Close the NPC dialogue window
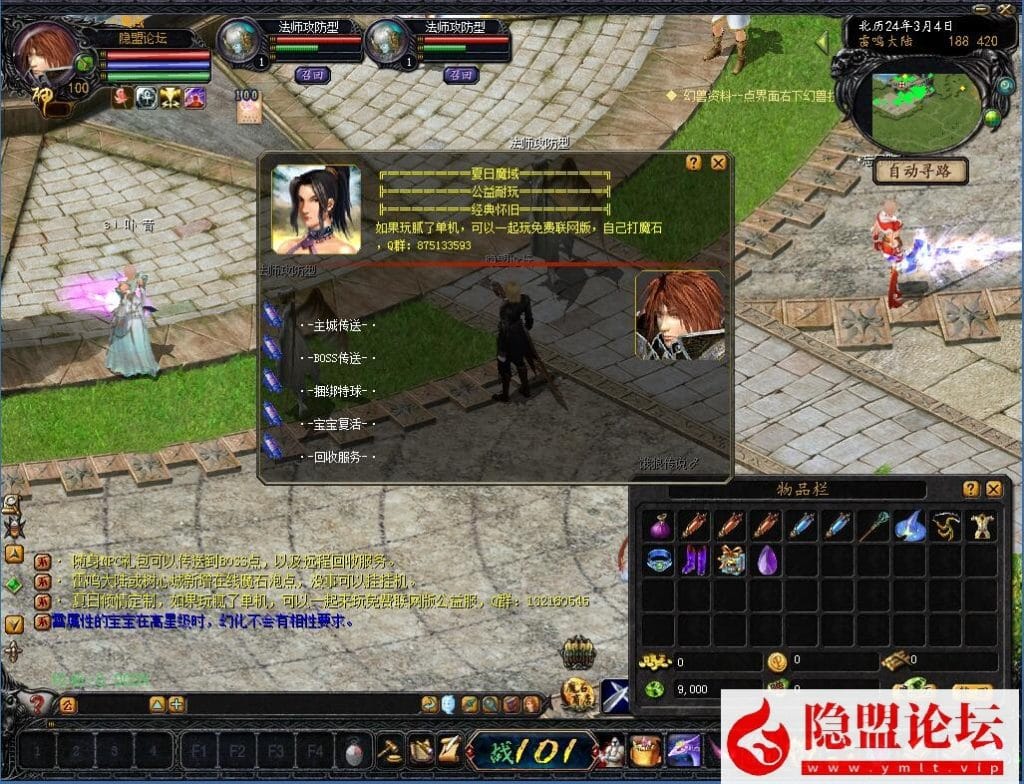Image resolution: width=1024 pixels, height=784 pixels. (718, 162)
